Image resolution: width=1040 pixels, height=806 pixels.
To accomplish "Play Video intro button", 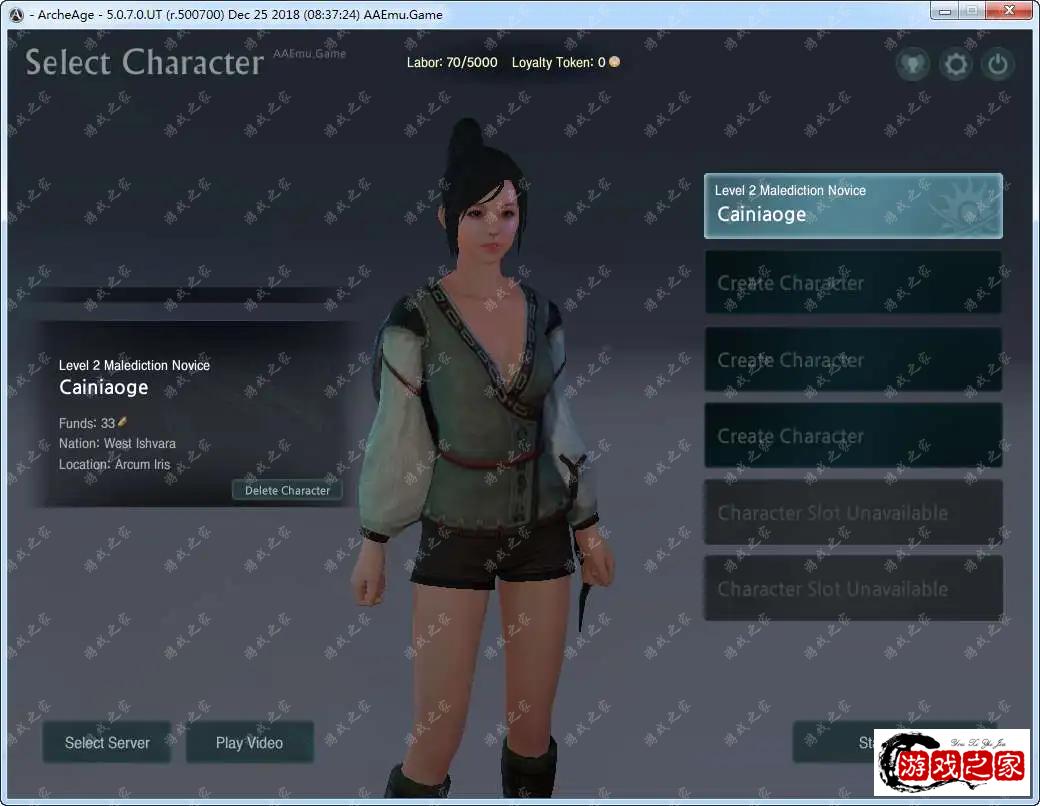I will click(249, 742).
